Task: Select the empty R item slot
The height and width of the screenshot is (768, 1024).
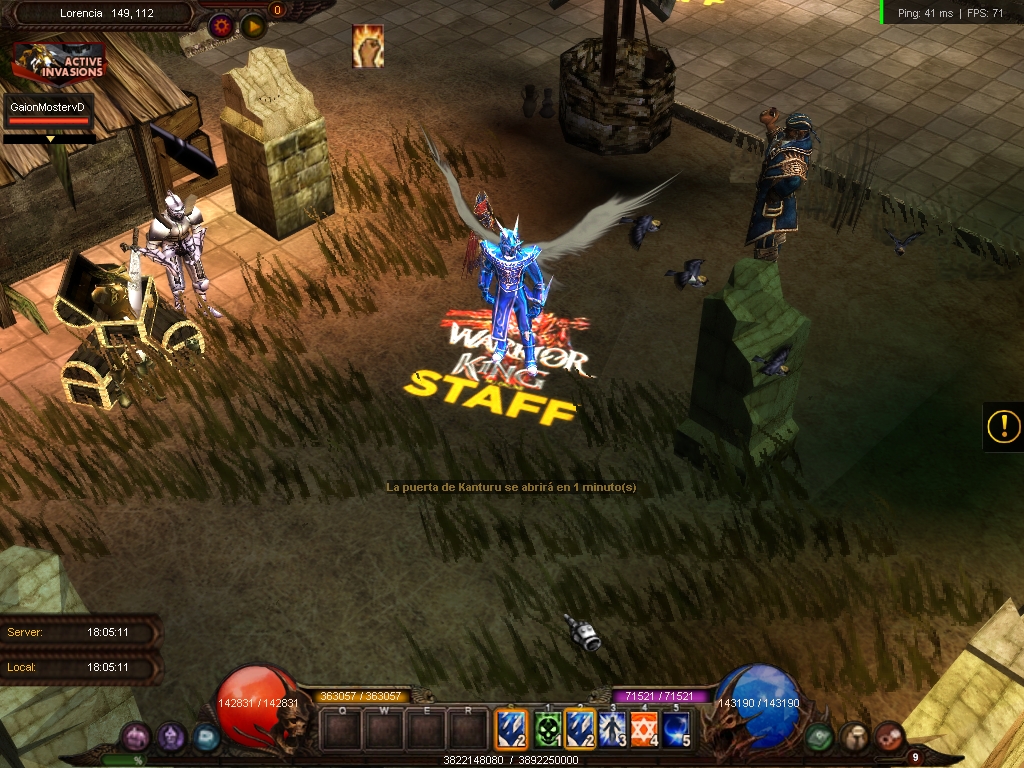Action: pyautogui.click(x=468, y=730)
